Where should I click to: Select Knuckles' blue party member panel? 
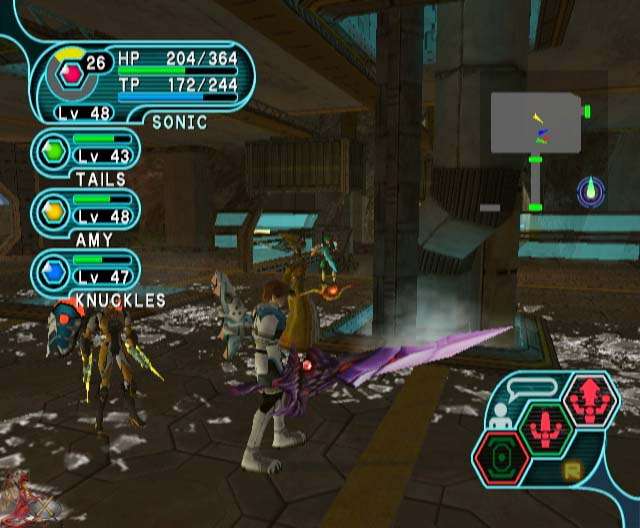85,271
